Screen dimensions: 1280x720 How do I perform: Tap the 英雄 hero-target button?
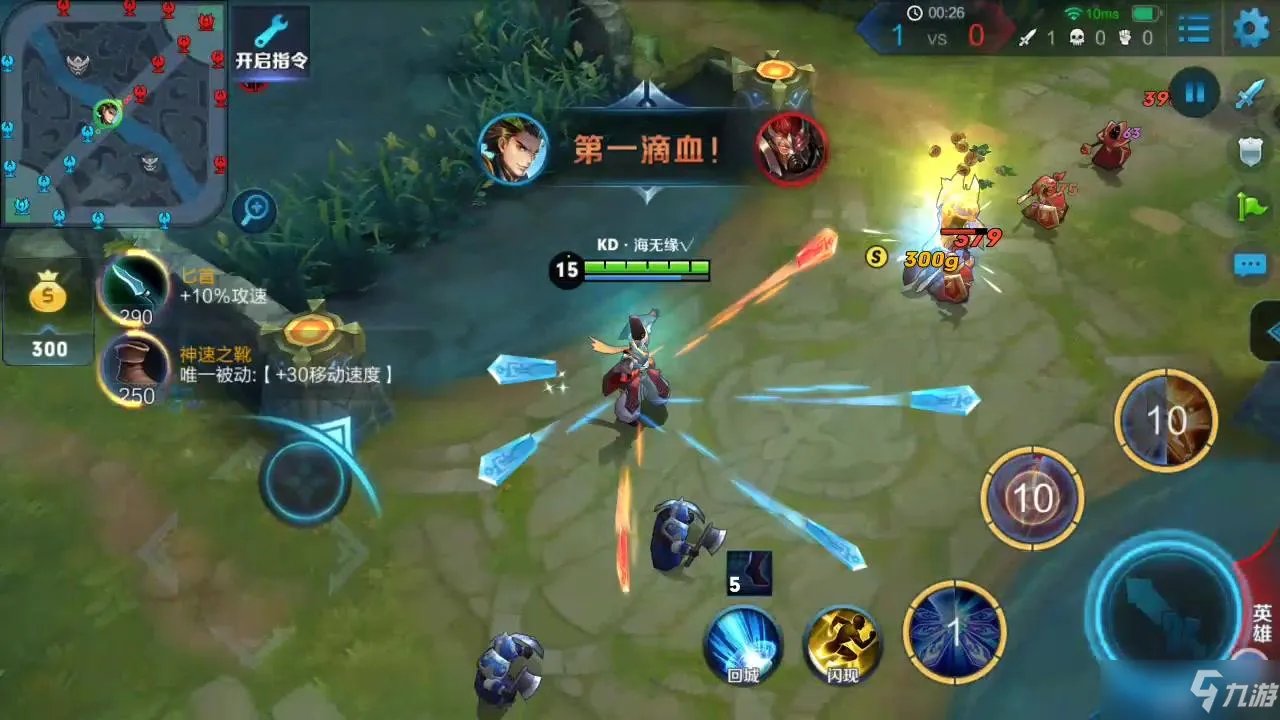pos(1262,622)
